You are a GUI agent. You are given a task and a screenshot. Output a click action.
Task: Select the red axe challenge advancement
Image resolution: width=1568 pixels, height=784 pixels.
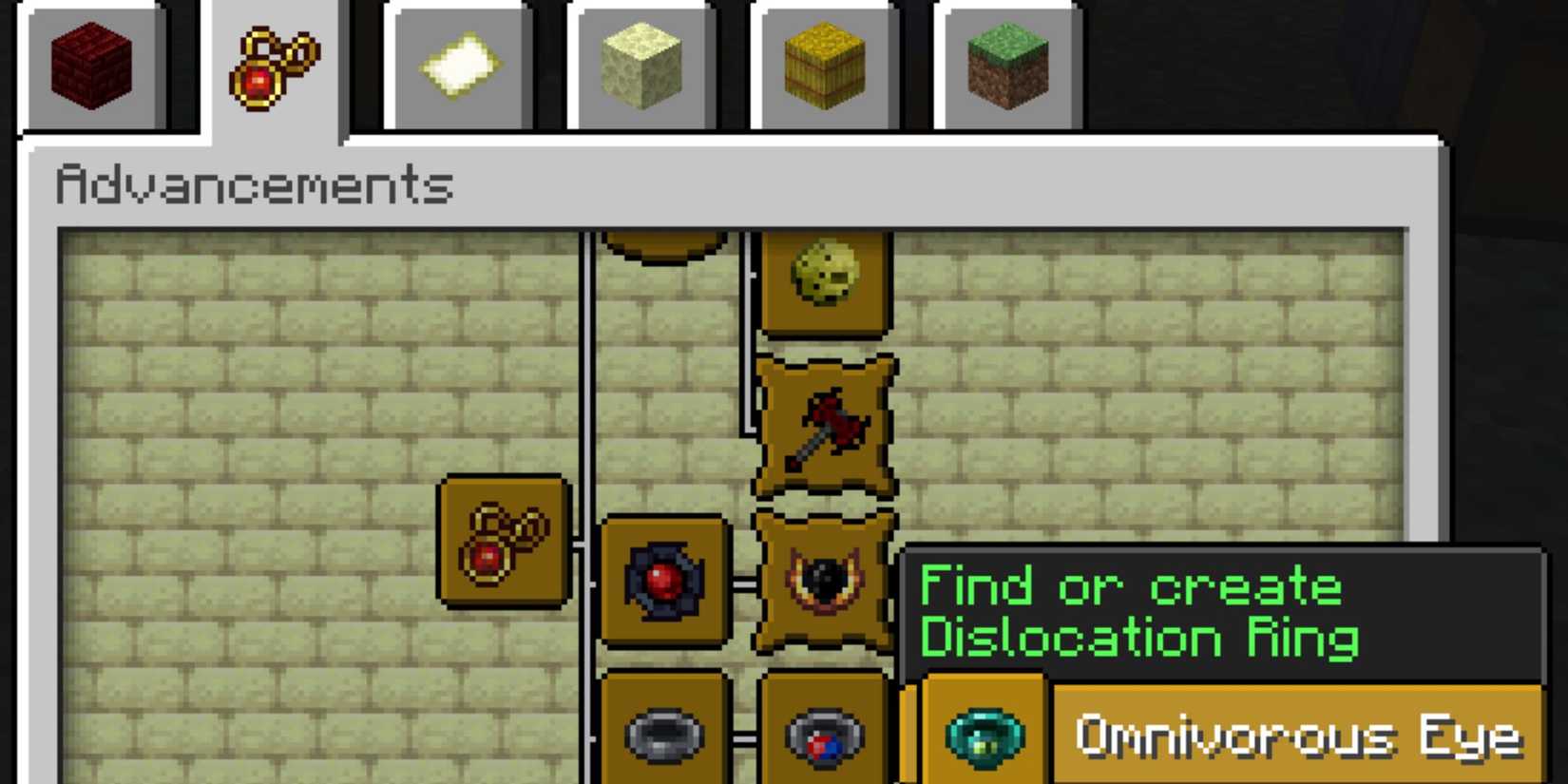point(823,426)
